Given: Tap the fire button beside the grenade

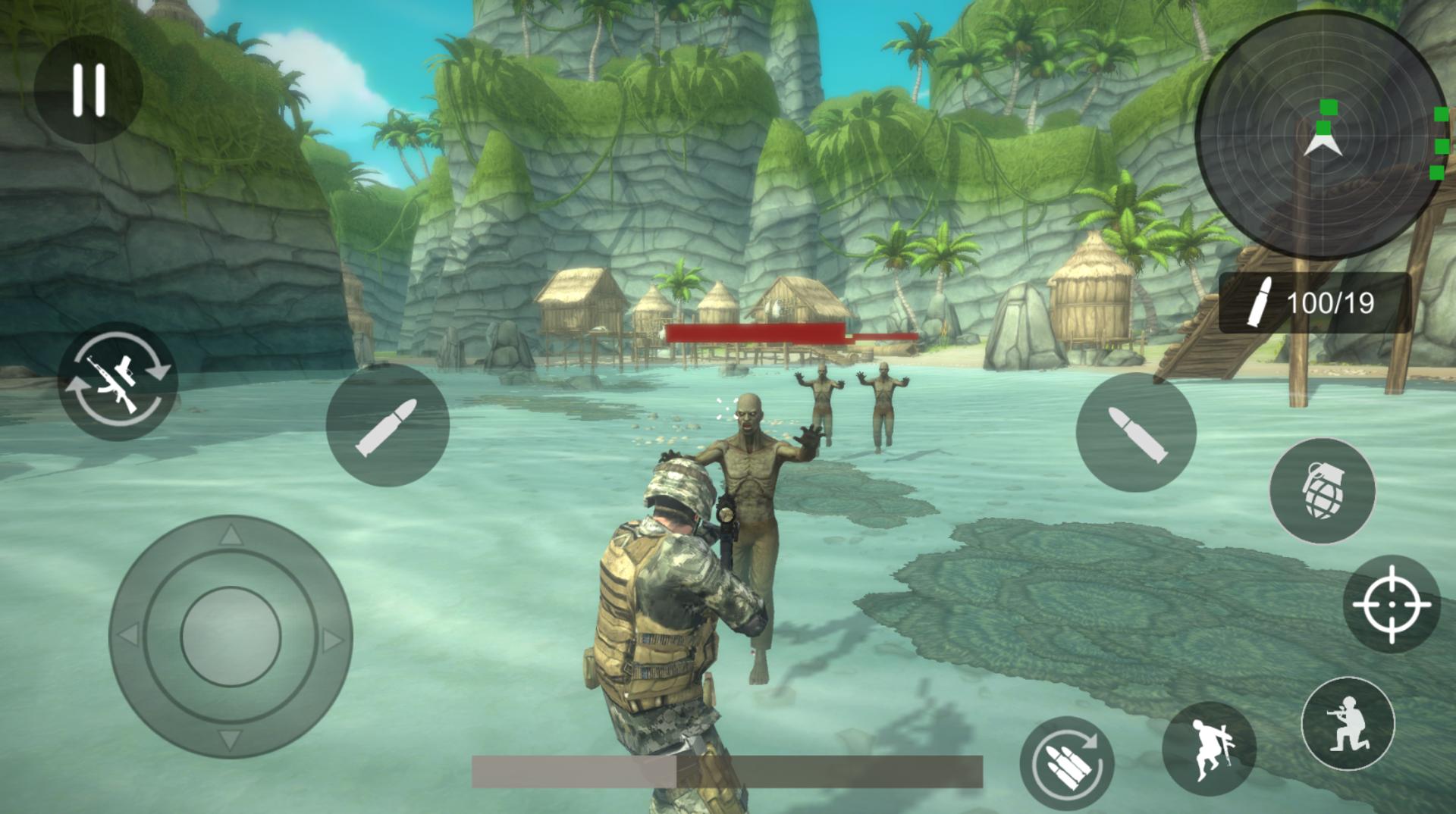Looking at the screenshot, I should (1135, 433).
